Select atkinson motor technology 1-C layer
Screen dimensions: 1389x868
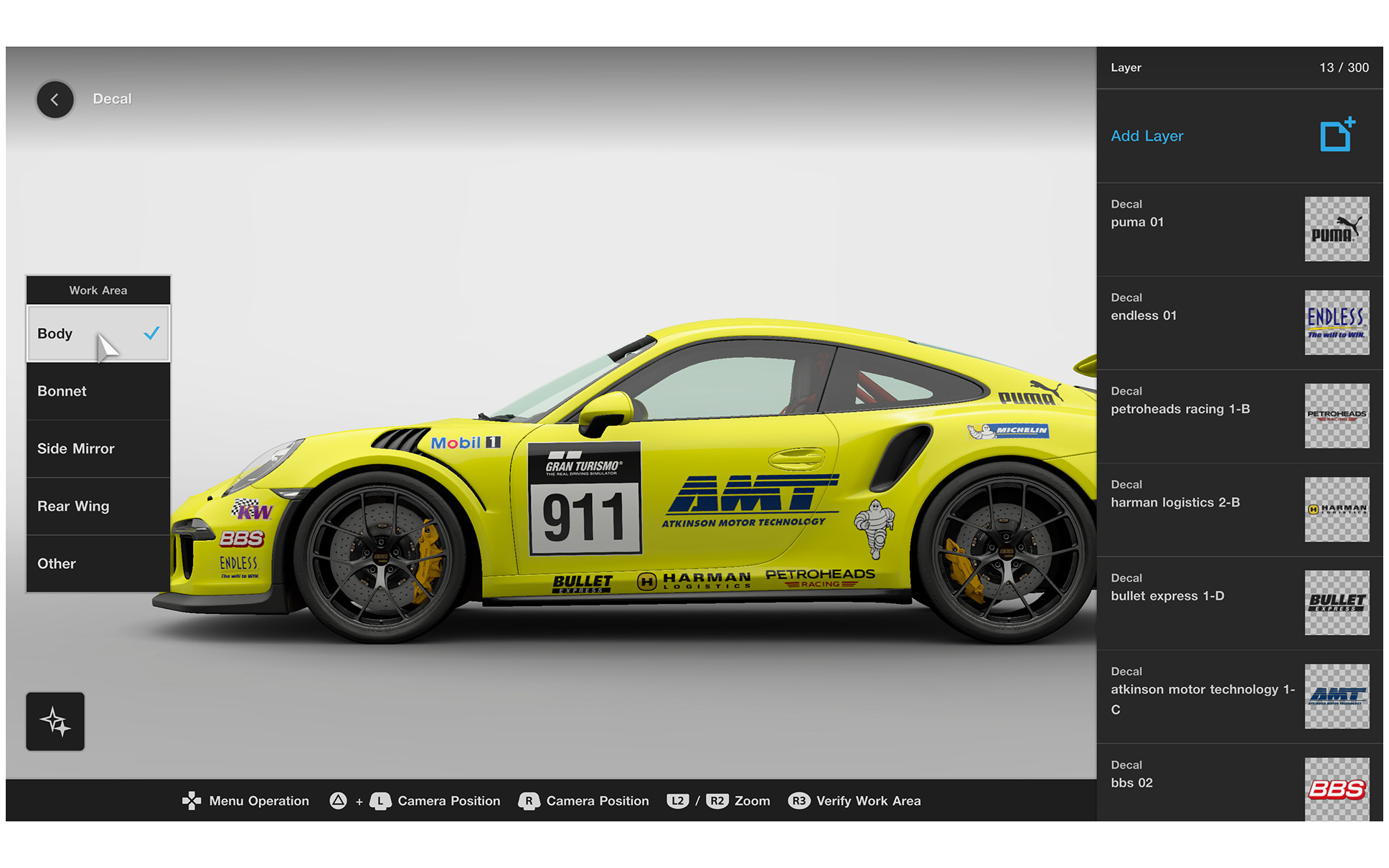1238,696
